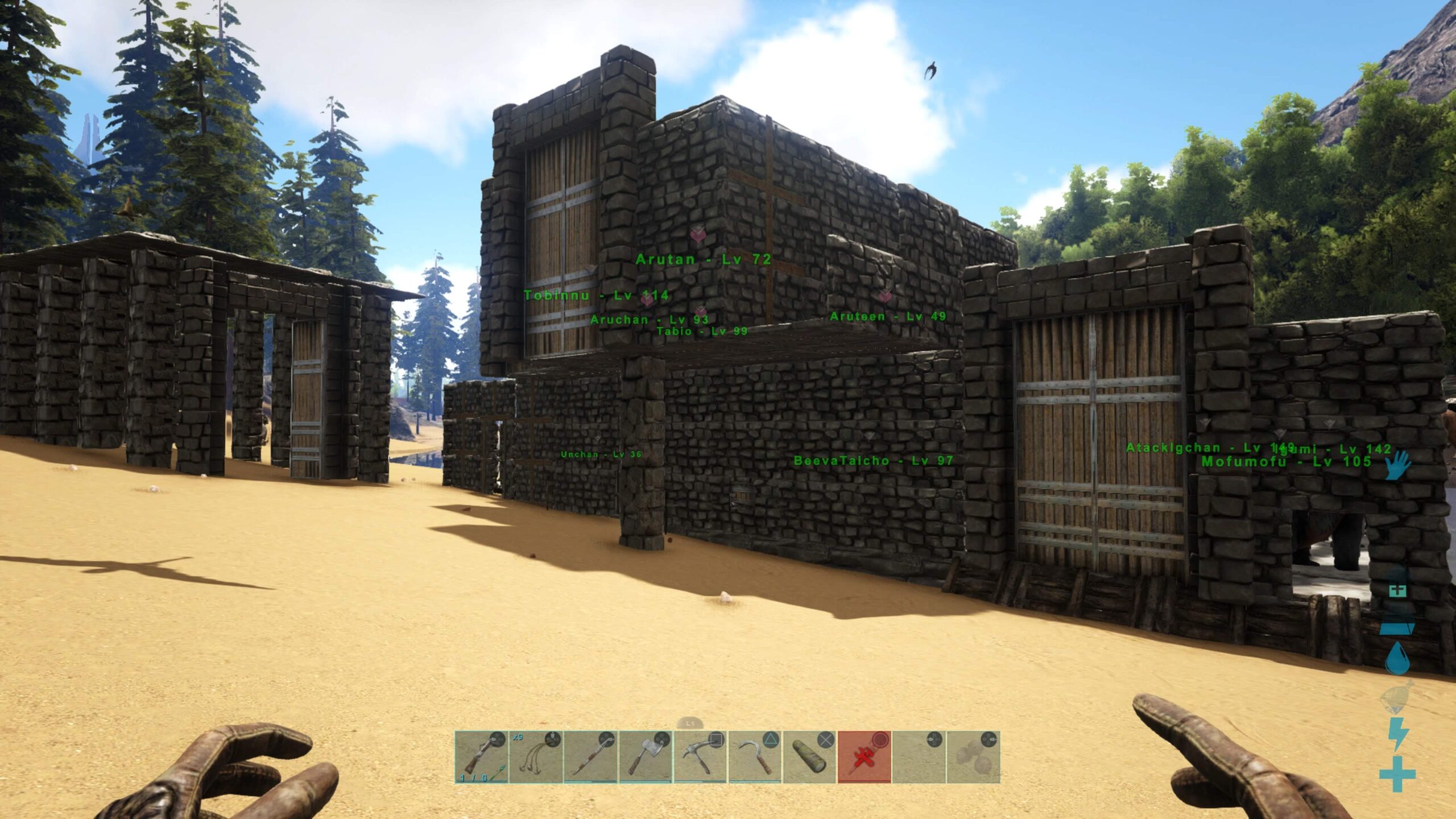Choose the metal pickaxe slot
1456x819 pixels.
coord(700,757)
